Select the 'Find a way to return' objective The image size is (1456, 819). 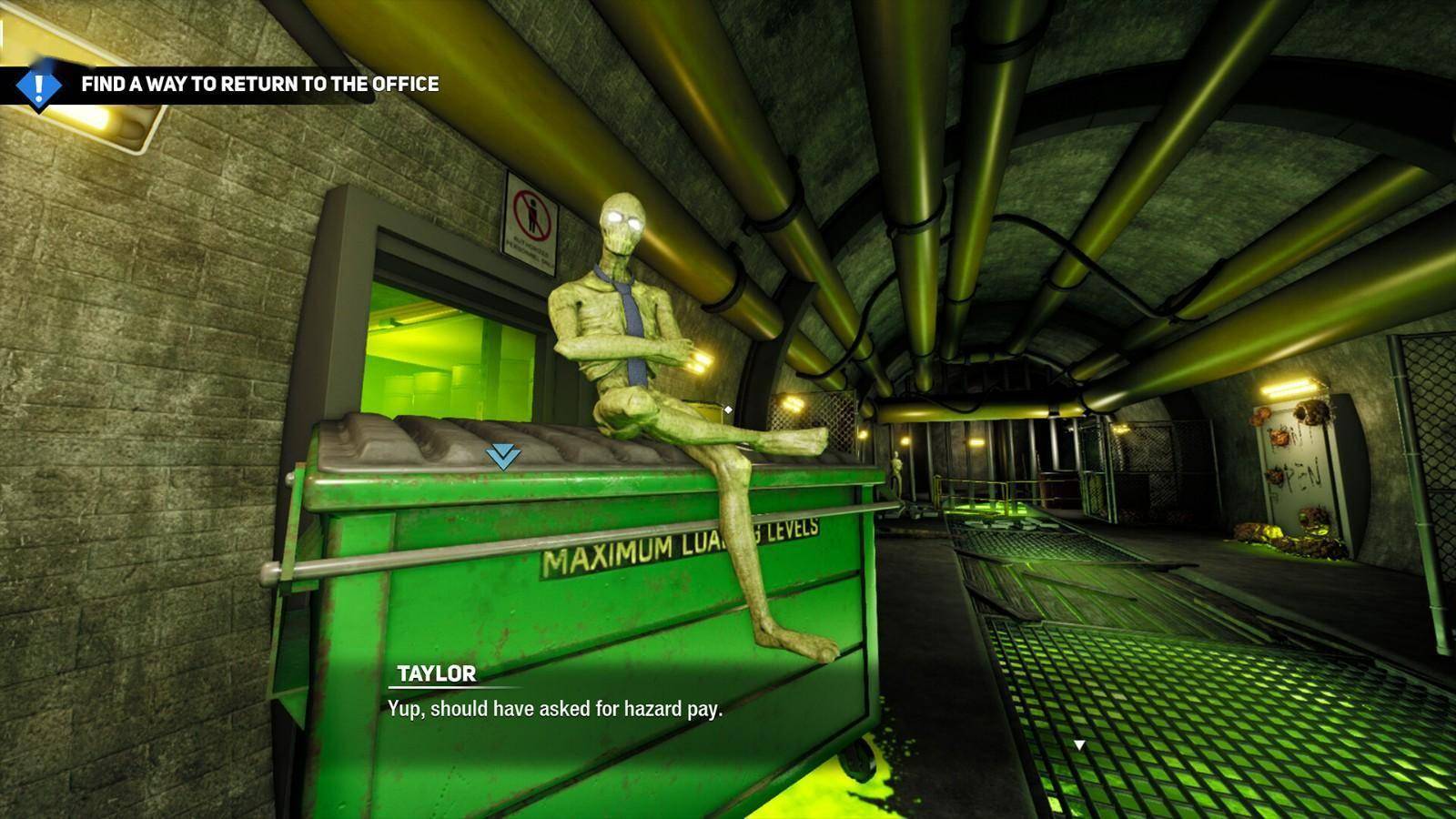(259, 85)
